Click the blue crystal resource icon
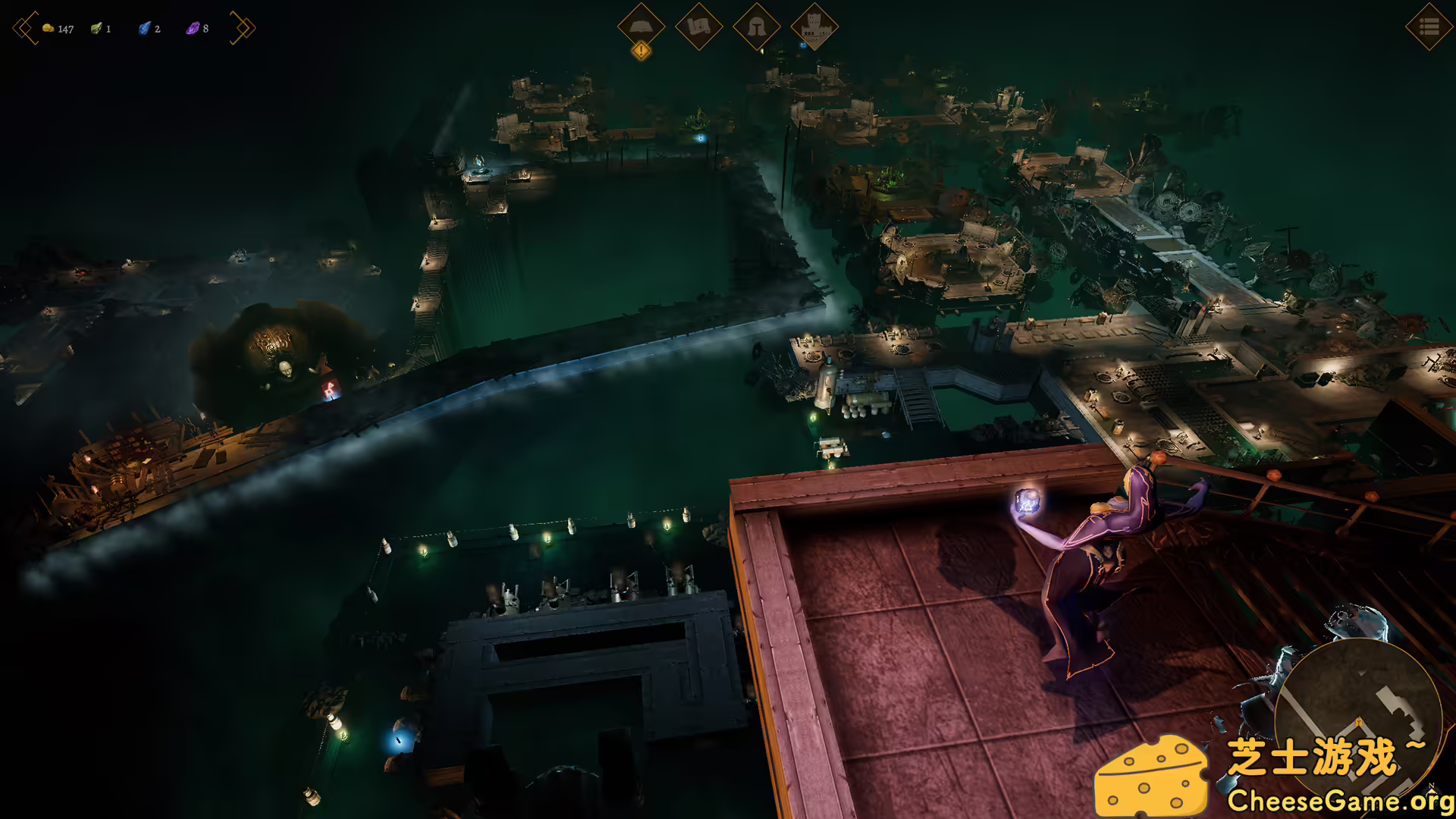Screen dimensions: 1456x819 point(143,28)
